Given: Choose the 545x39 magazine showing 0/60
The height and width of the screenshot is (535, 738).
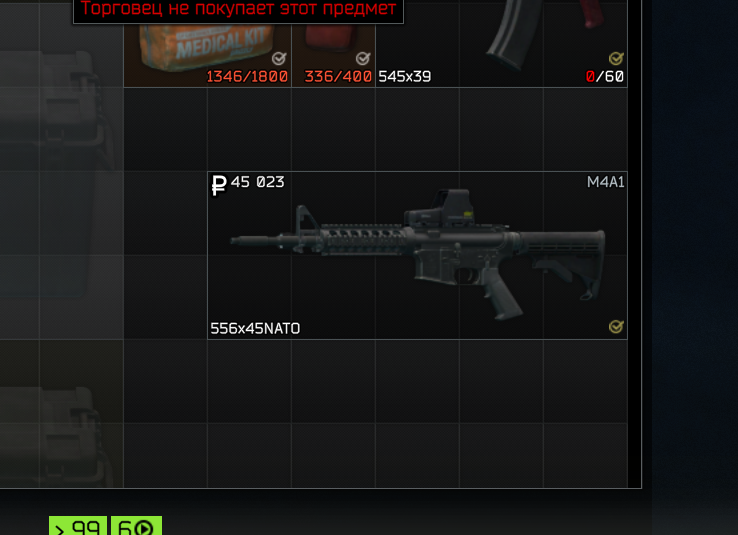Looking at the screenshot, I should tap(501, 44).
